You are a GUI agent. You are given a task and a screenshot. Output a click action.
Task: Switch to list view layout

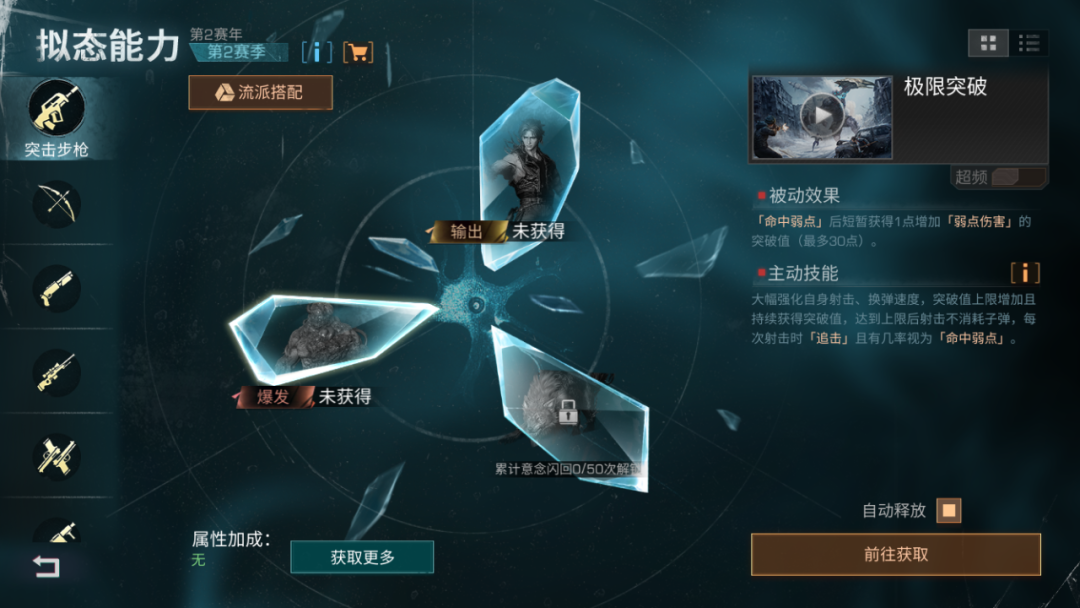point(1028,43)
